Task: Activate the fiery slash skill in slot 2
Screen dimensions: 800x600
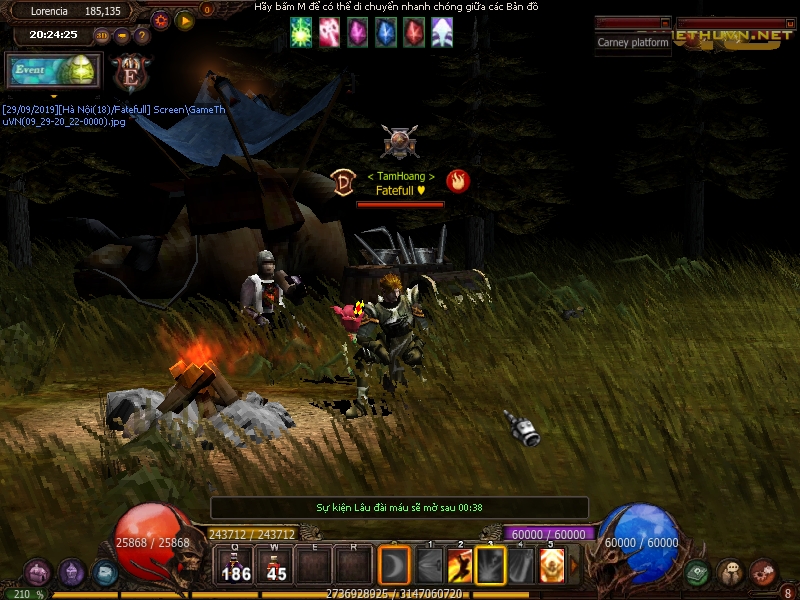Action: 460,566
